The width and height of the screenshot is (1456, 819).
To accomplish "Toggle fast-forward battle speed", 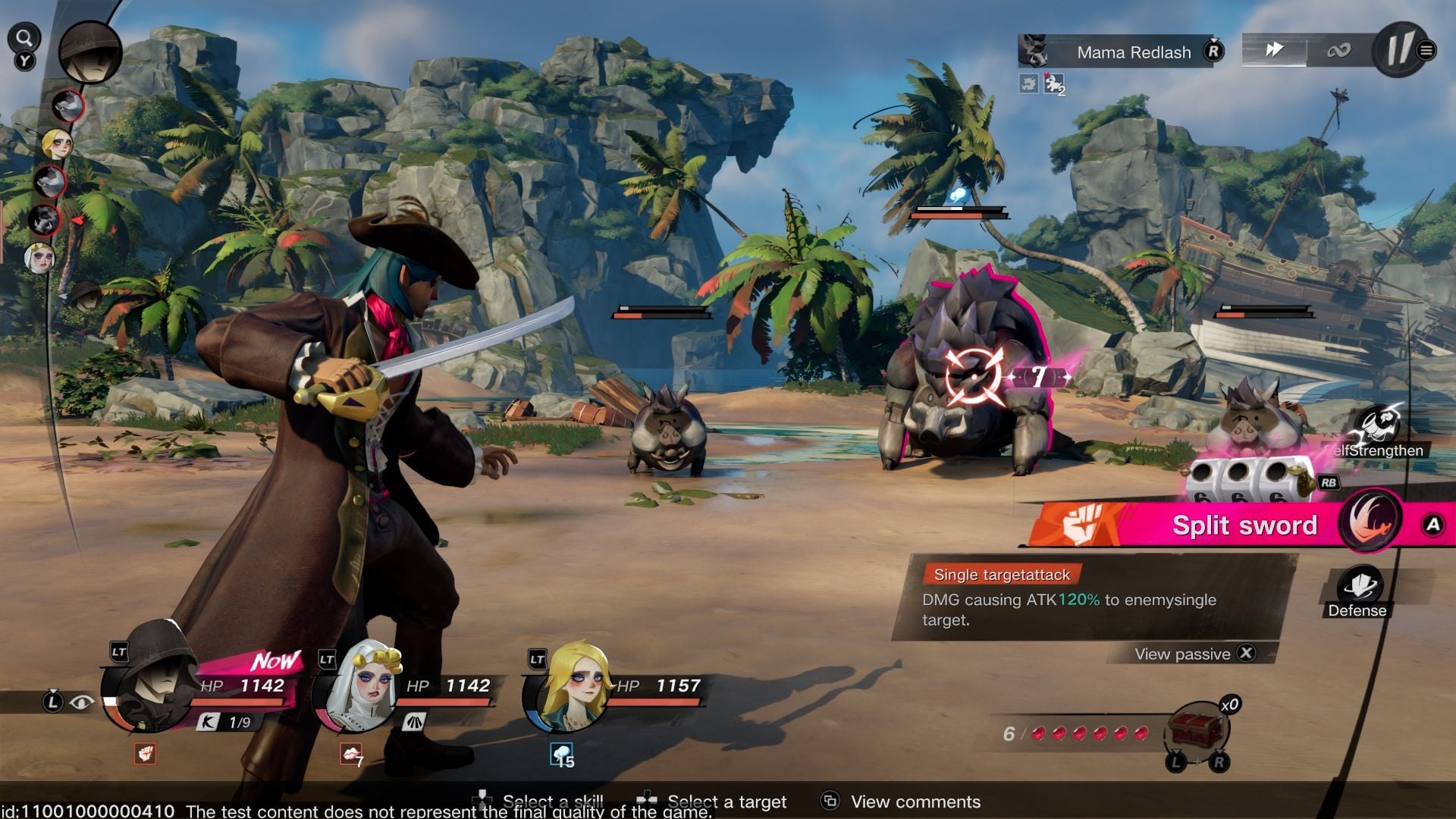I will tap(1274, 50).
